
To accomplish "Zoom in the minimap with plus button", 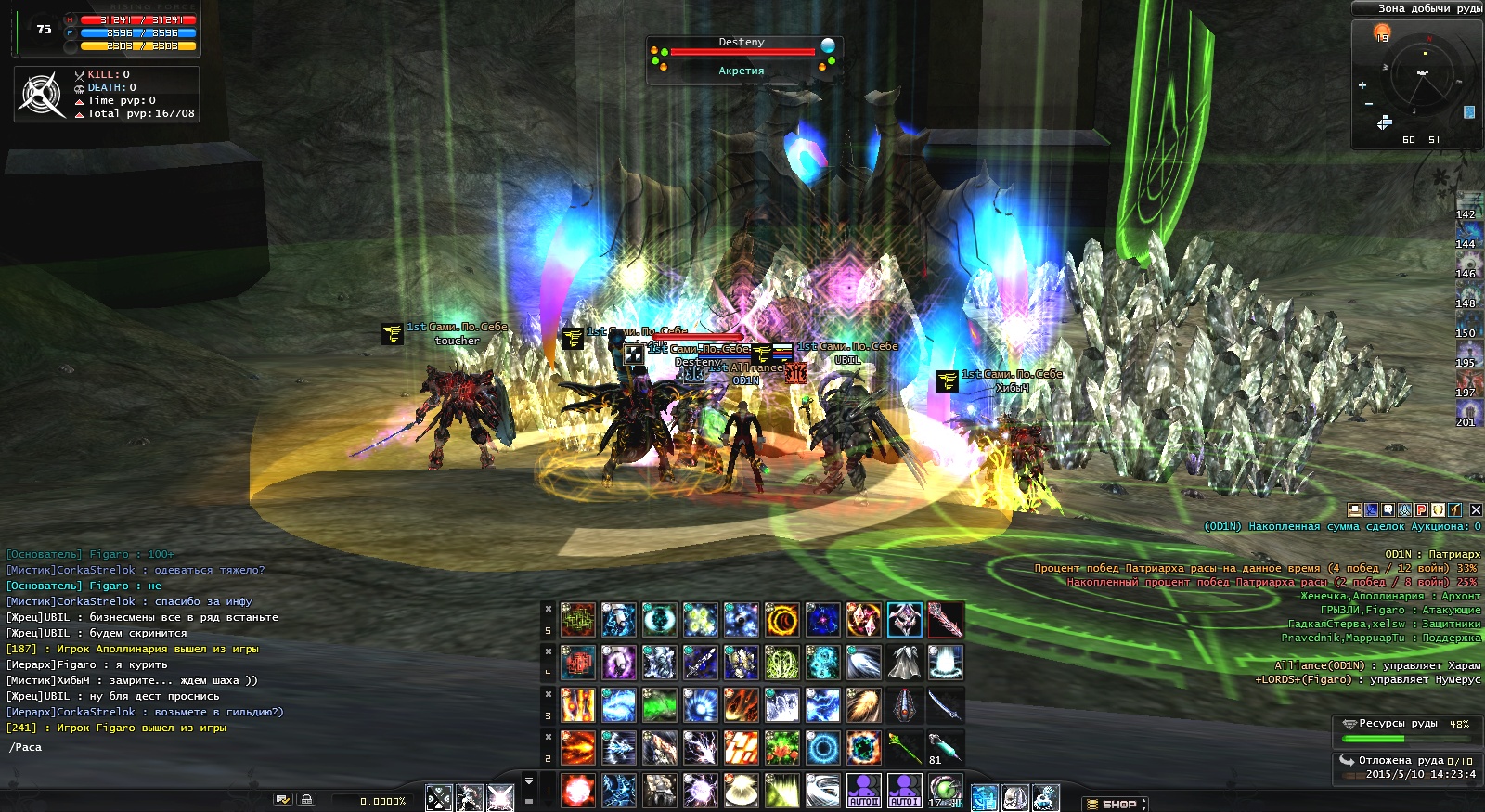I will 1362,85.
